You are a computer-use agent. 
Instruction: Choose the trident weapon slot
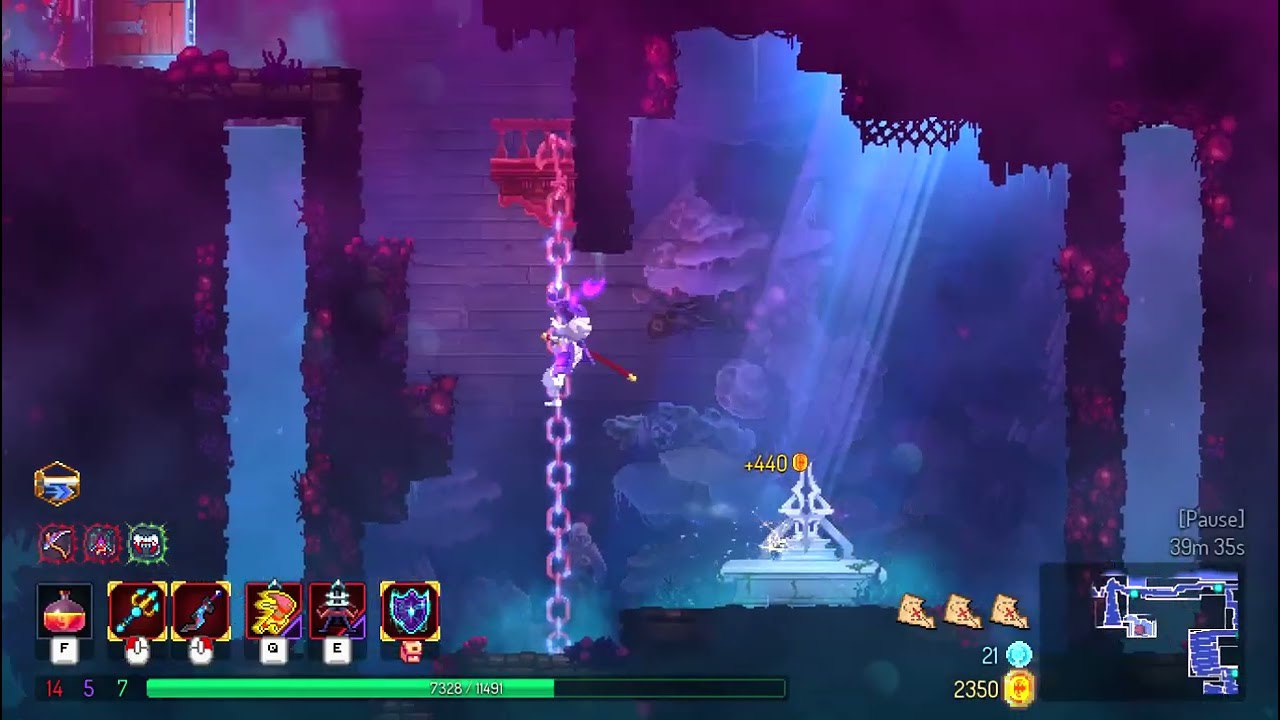[x=137, y=611]
